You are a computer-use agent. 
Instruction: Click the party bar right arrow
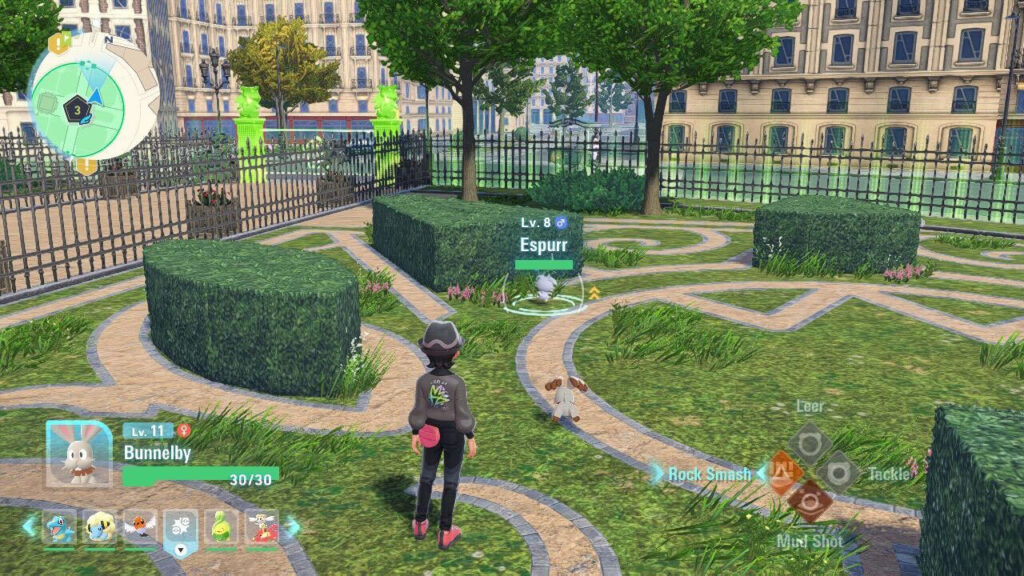coord(292,526)
